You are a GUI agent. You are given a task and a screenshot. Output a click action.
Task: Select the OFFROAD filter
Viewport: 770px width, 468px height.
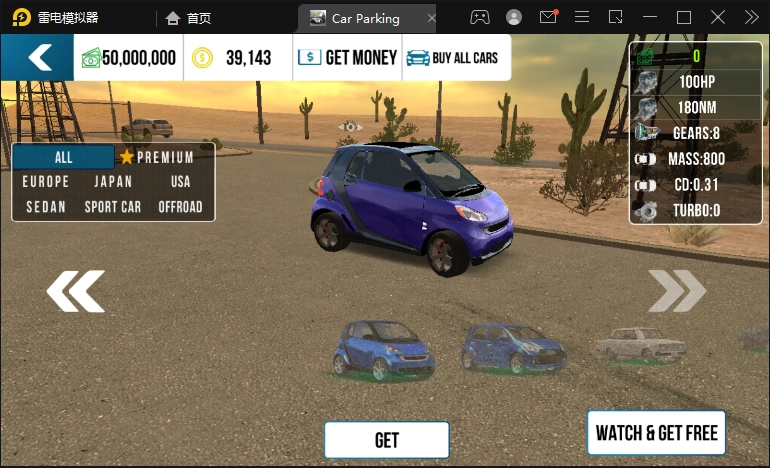pyautogui.click(x=180, y=207)
